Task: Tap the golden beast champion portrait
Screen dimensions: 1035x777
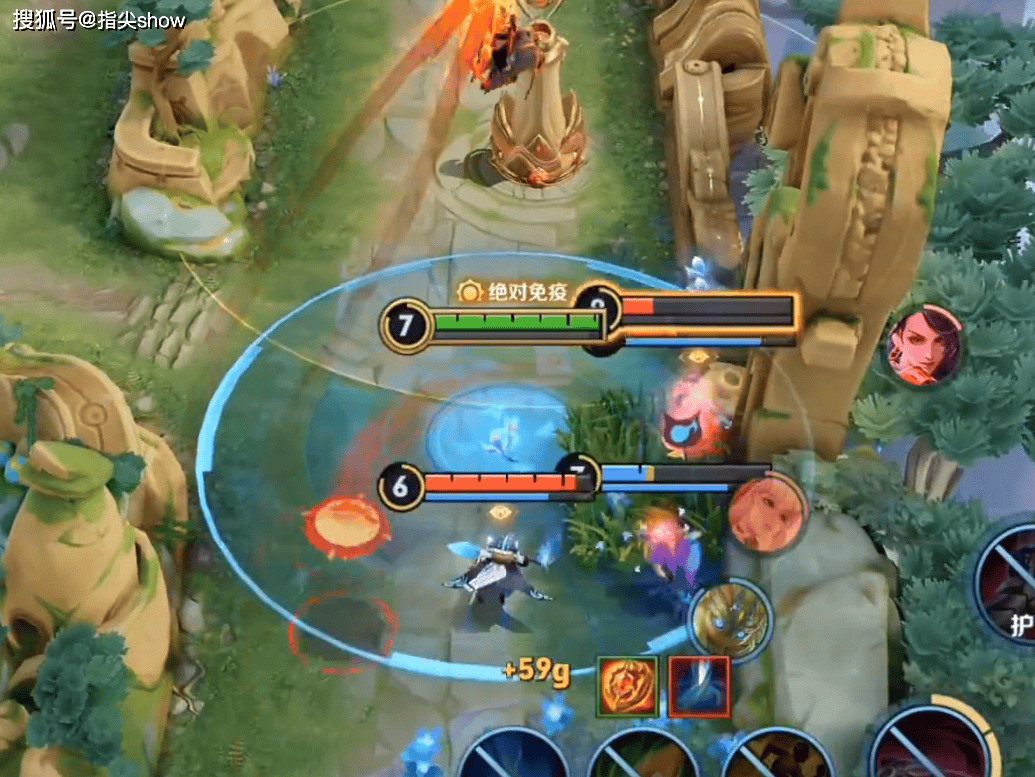Action: click(731, 620)
